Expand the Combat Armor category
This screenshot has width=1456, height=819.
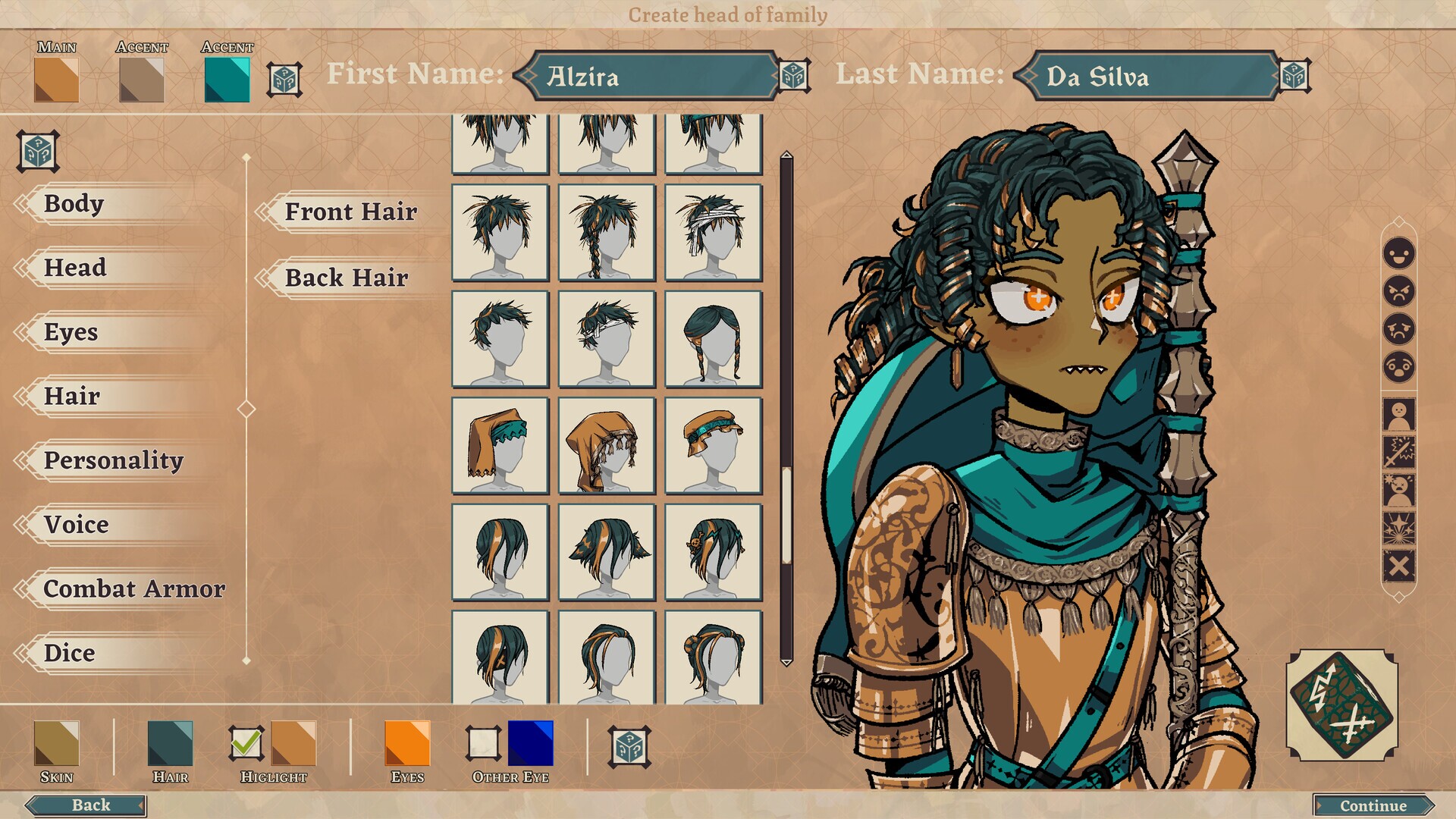[x=135, y=588]
